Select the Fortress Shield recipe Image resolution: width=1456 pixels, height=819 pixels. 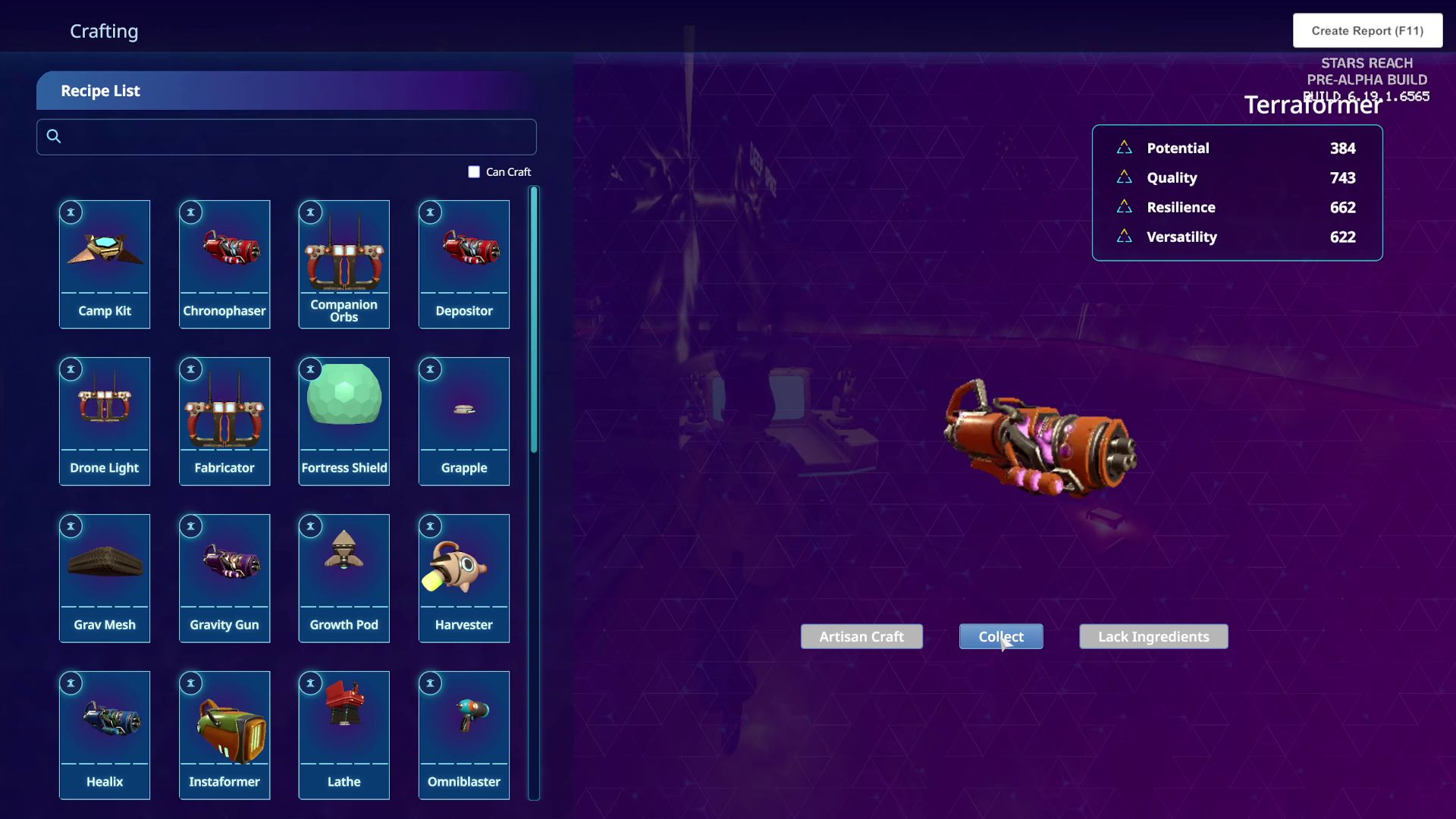344,421
